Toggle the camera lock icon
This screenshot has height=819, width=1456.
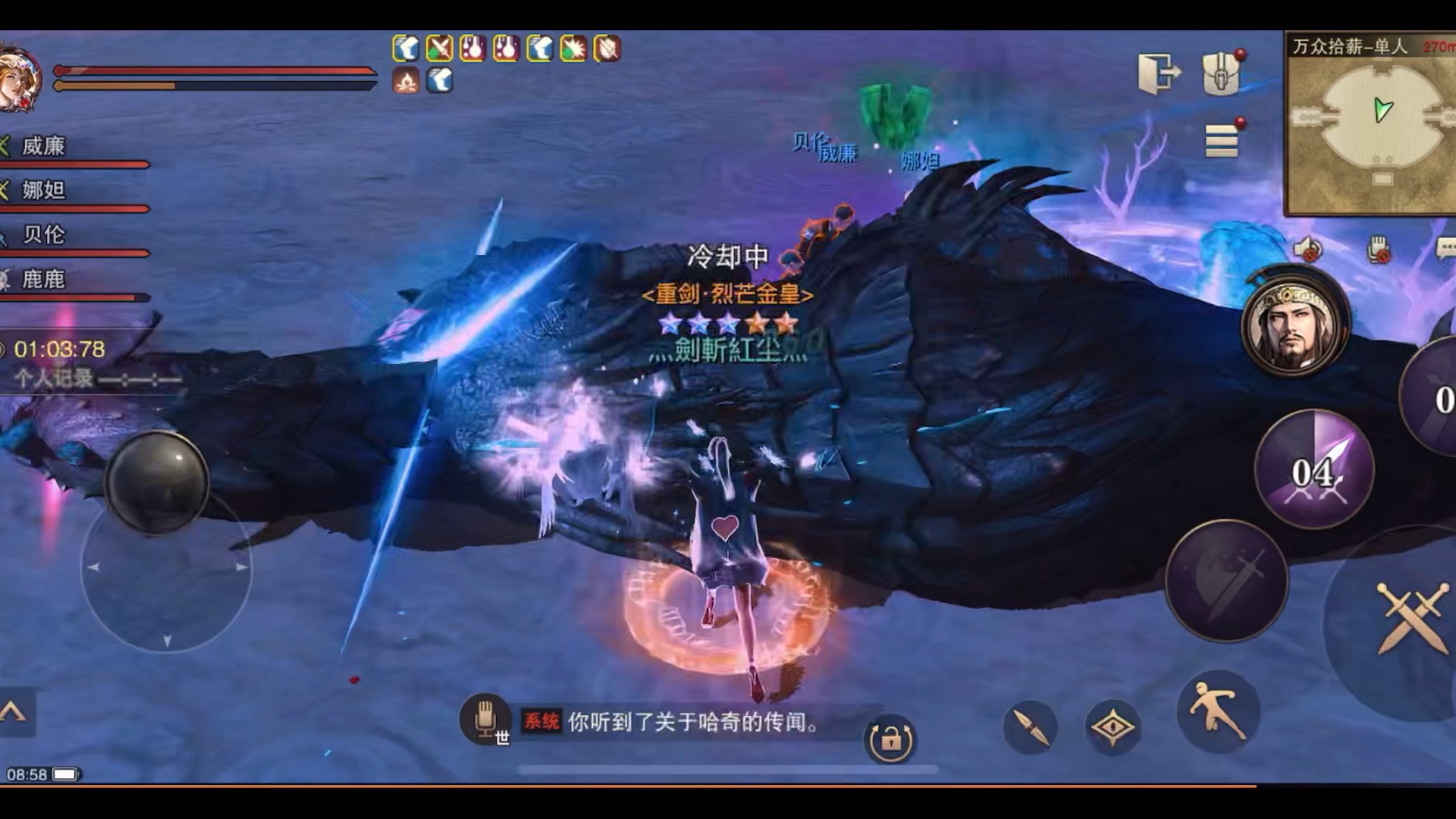coord(890,739)
